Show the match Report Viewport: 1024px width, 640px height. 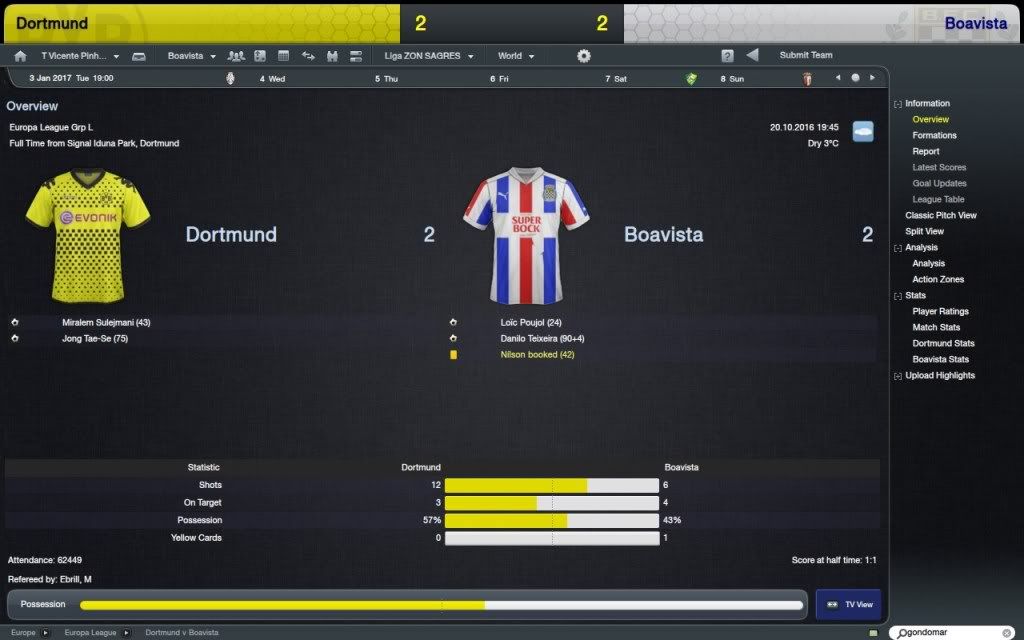pyautogui.click(x=925, y=151)
